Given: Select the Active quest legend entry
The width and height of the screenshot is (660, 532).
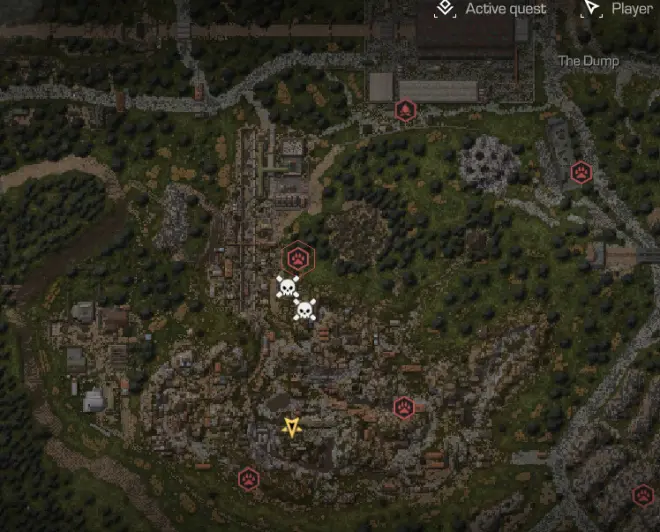Looking at the screenshot, I should coord(493,9).
